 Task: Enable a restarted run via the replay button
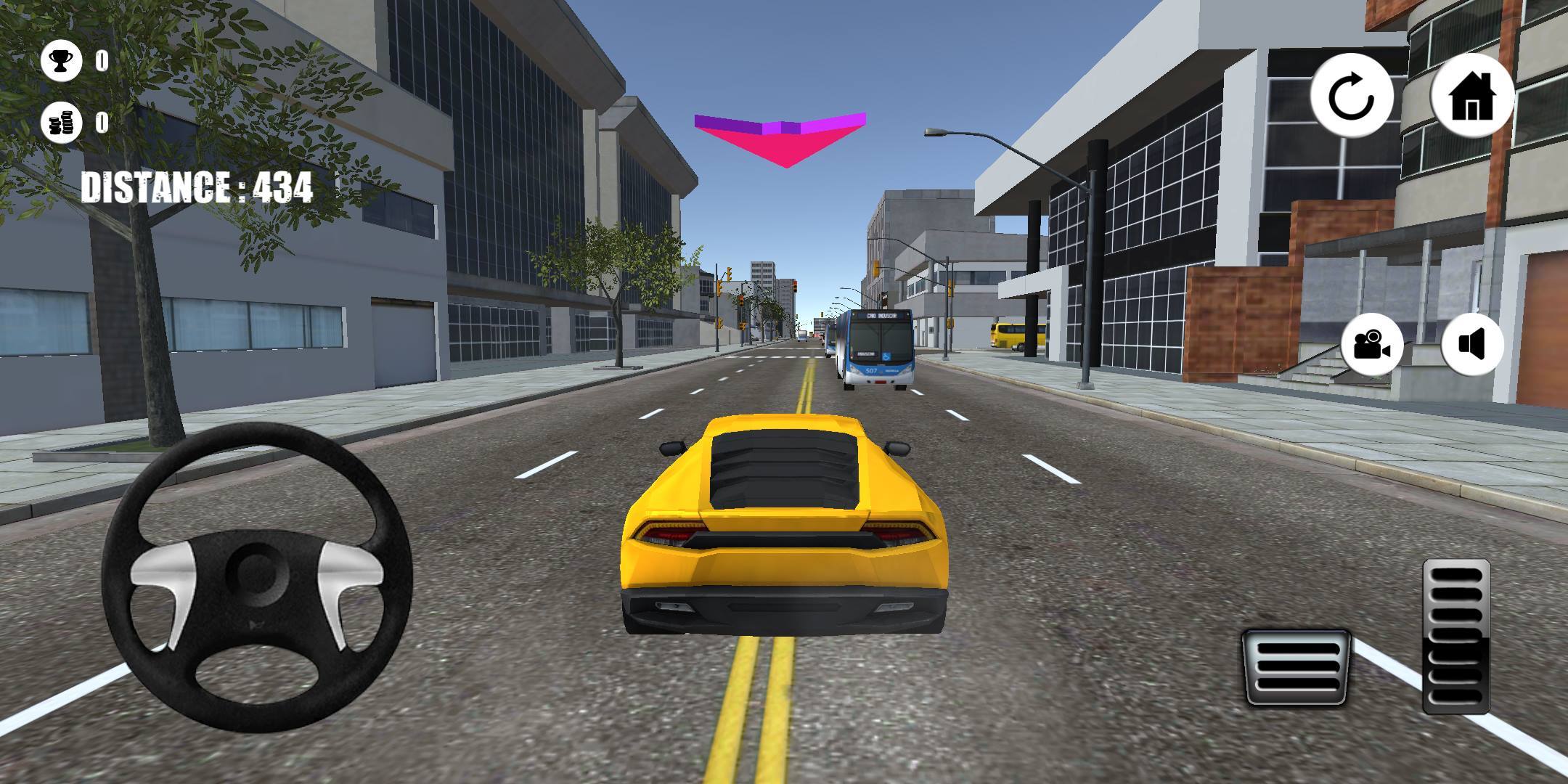point(1352,94)
